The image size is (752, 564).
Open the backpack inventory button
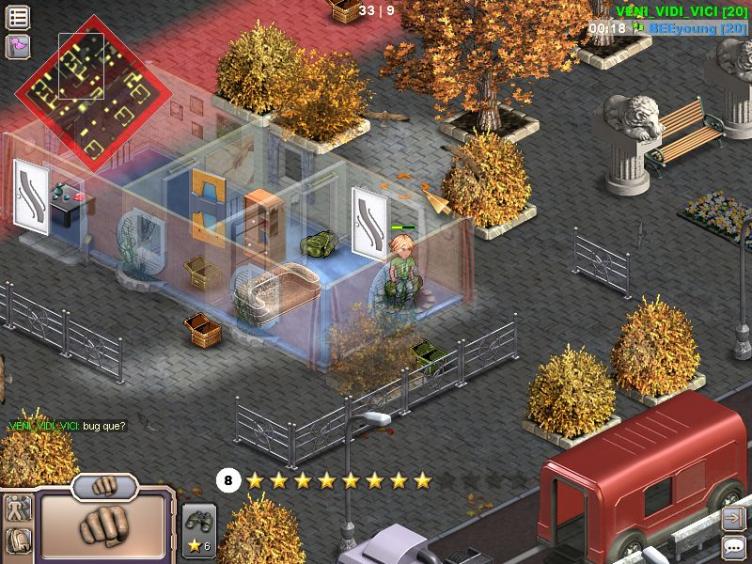[x=19, y=541]
